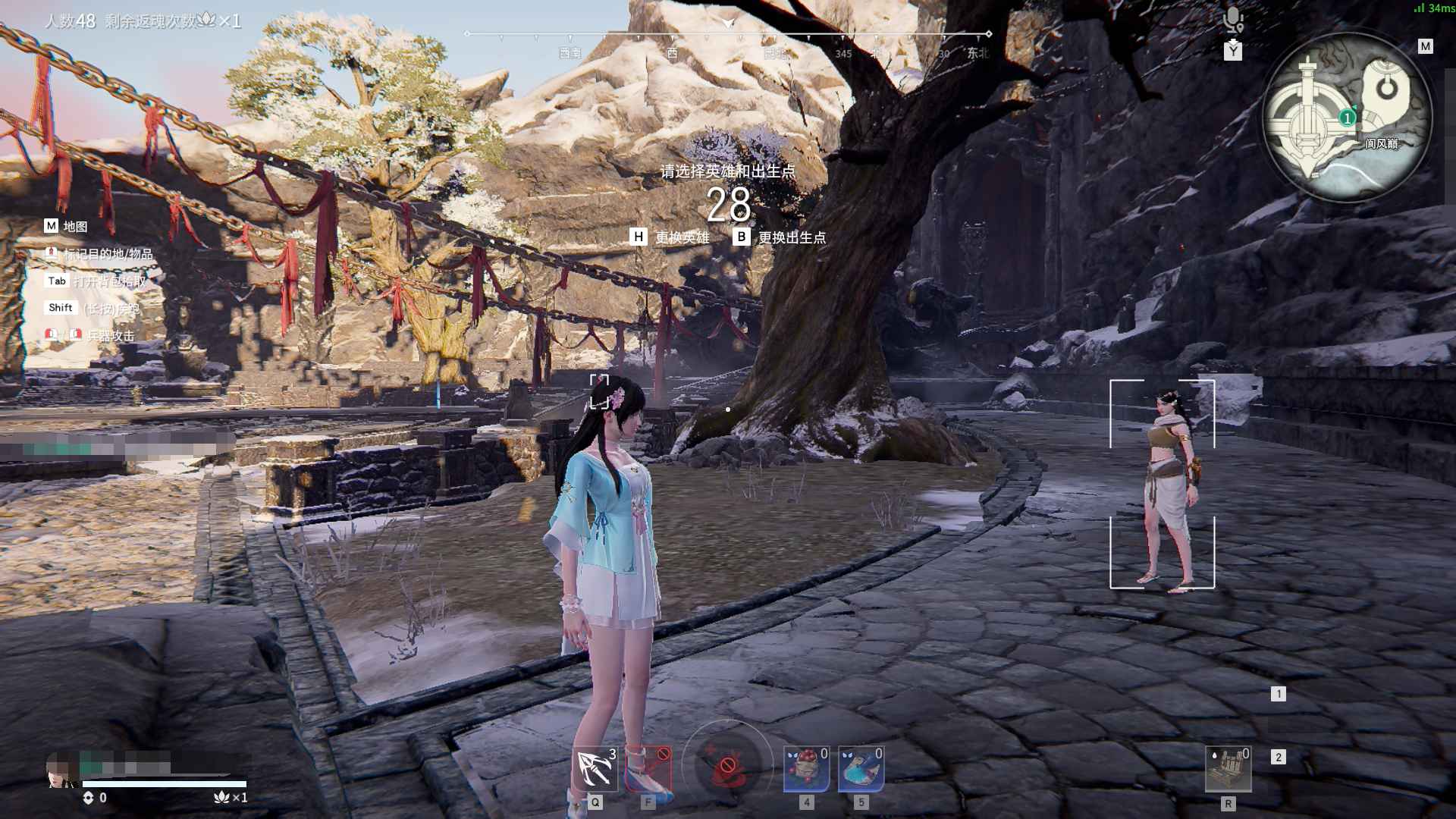The height and width of the screenshot is (819, 1456).
Task: Toggle the M map shortcut badge at top right
Action: pos(1425,45)
